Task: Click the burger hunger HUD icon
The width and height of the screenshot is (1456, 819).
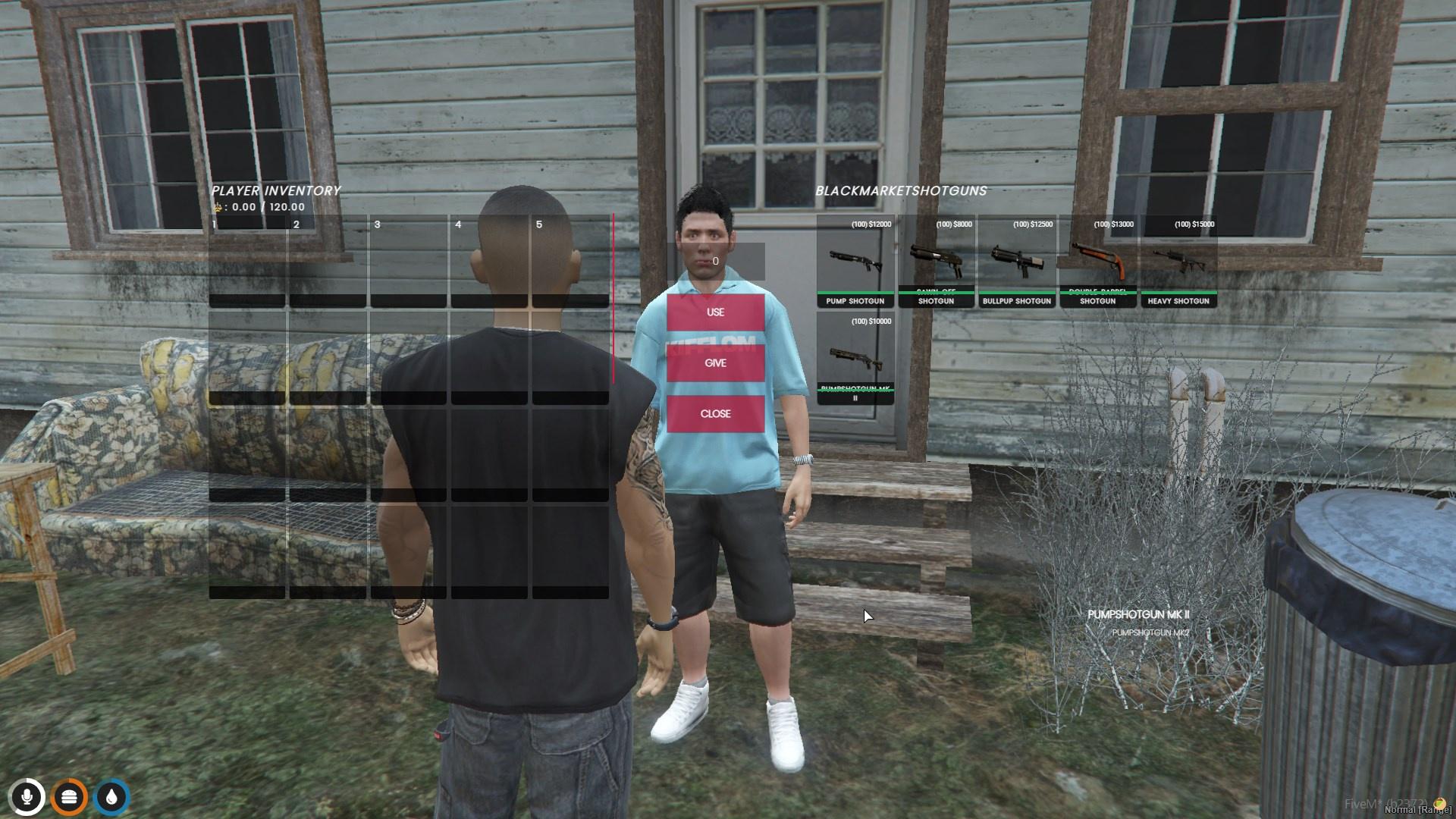Action: [x=69, y=797]
